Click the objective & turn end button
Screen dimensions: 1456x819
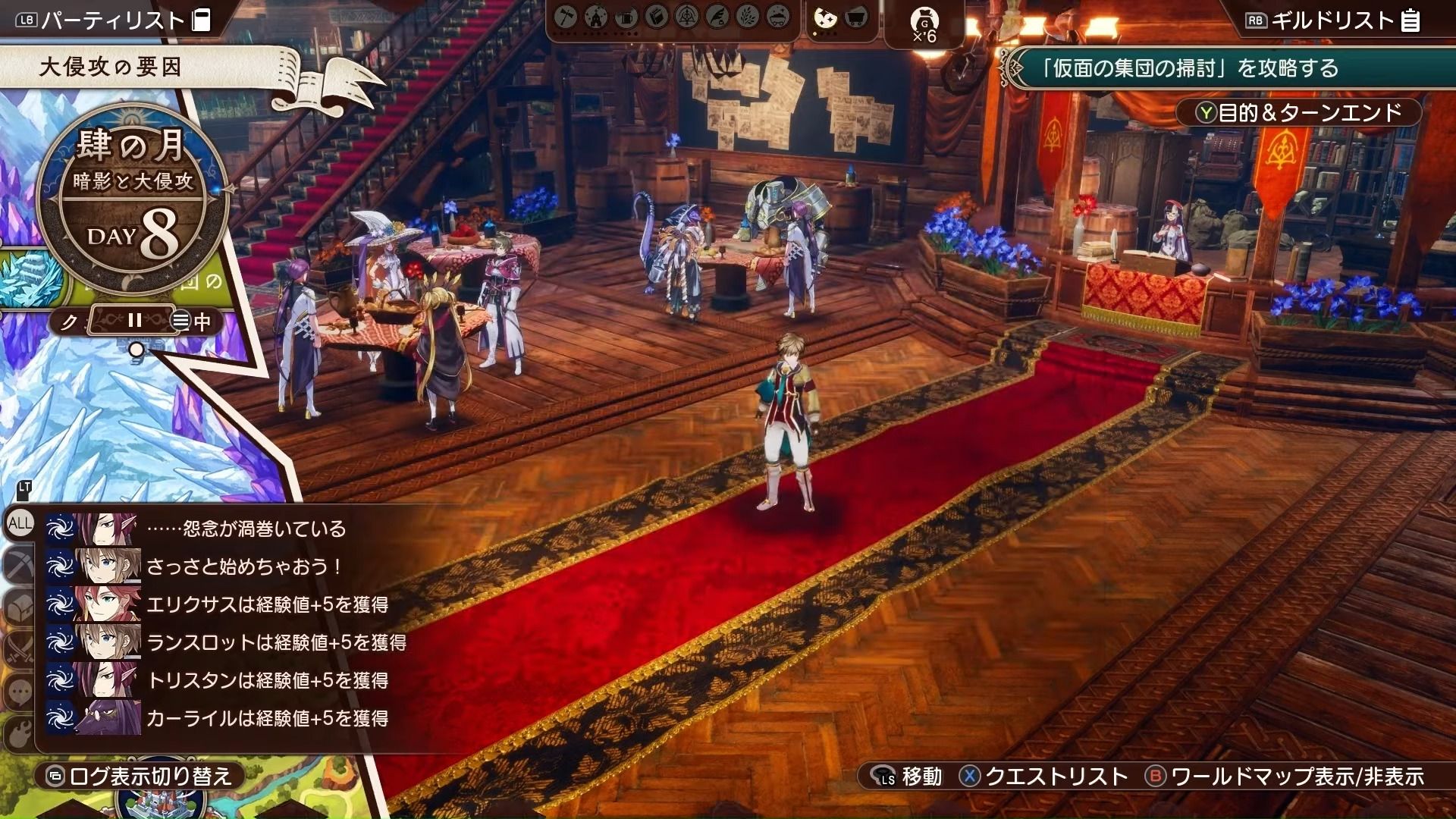pos(1298,113)
